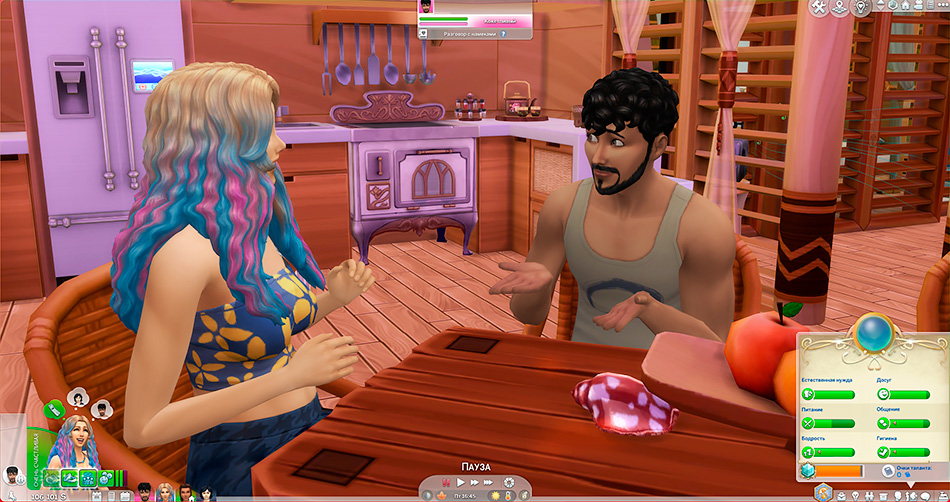Open the three-dots game options menu
The image size is (950, 502).
[x=939, y=6]
